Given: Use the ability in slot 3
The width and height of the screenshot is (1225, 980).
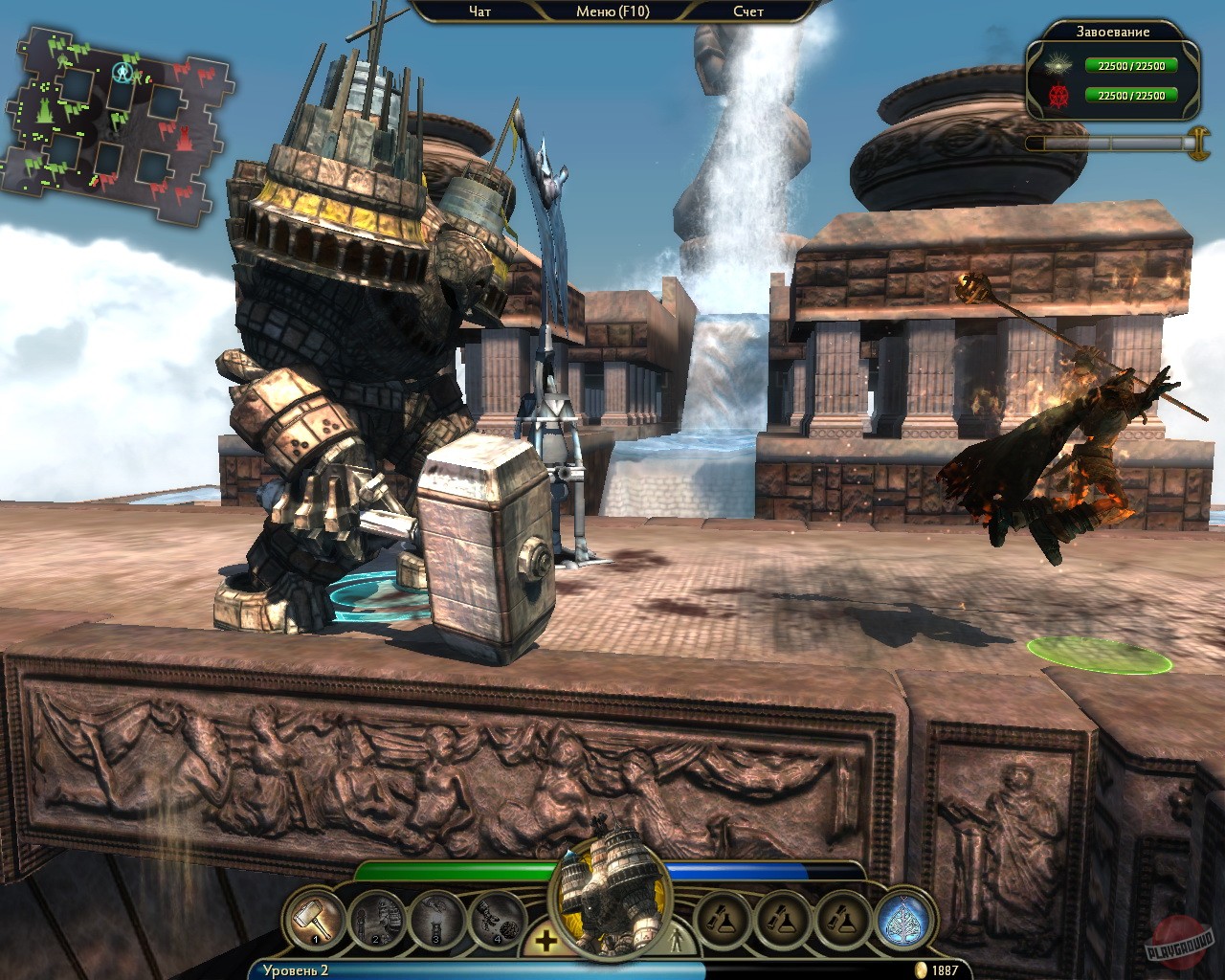Looking at the screenshot, I should coord(436,921).
